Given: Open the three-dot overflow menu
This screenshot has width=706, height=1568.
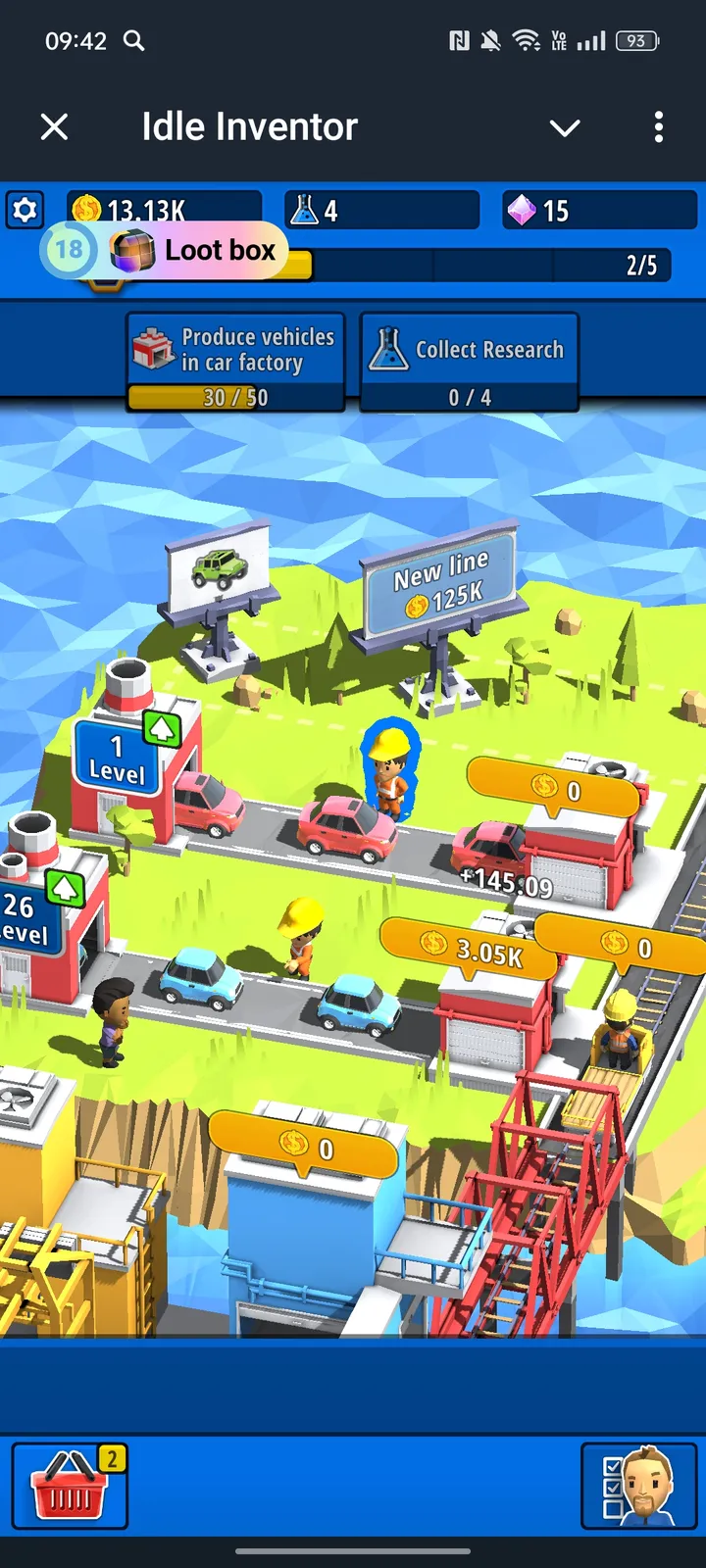Looking at the screenshot, I should [658, 126].
